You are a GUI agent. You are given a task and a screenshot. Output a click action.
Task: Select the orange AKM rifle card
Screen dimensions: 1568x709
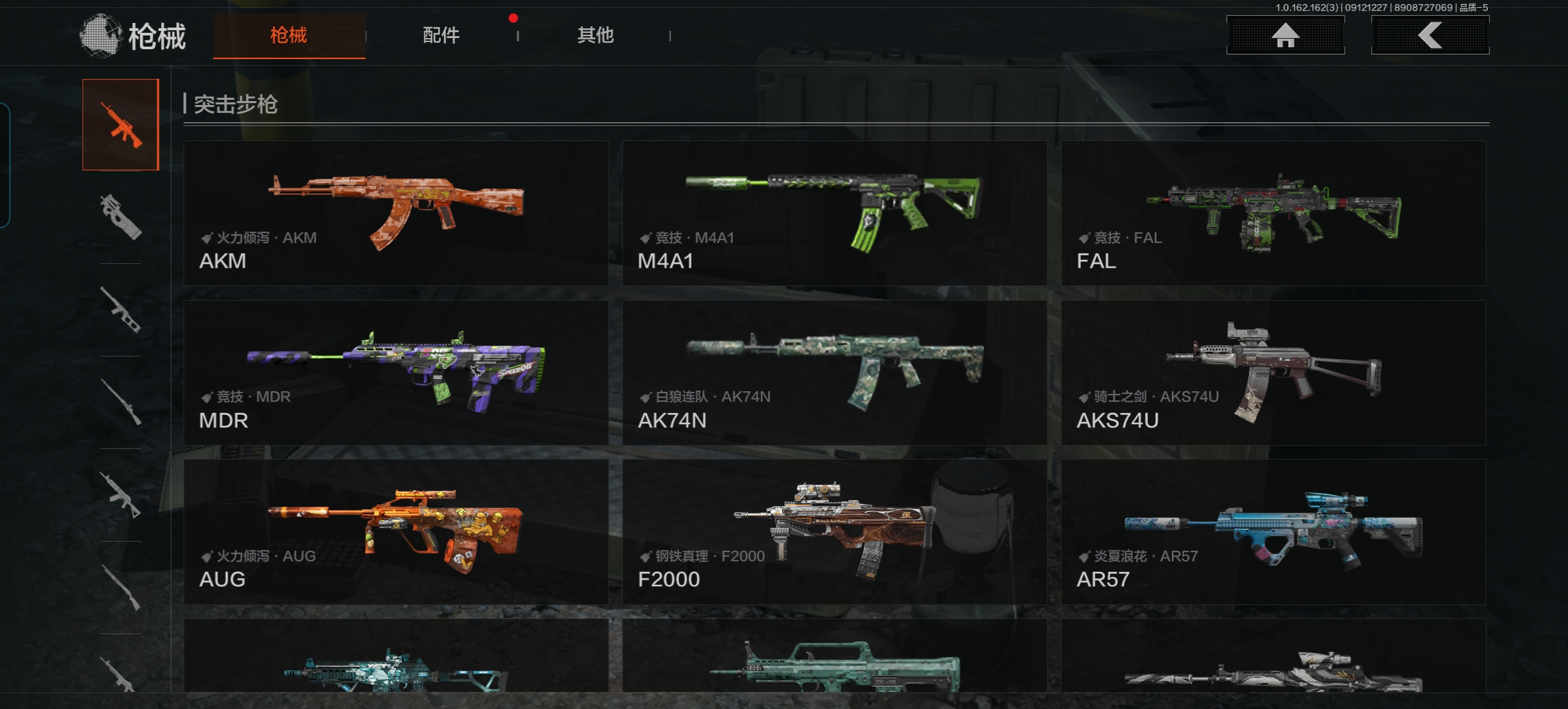click(x=396, y=213)
